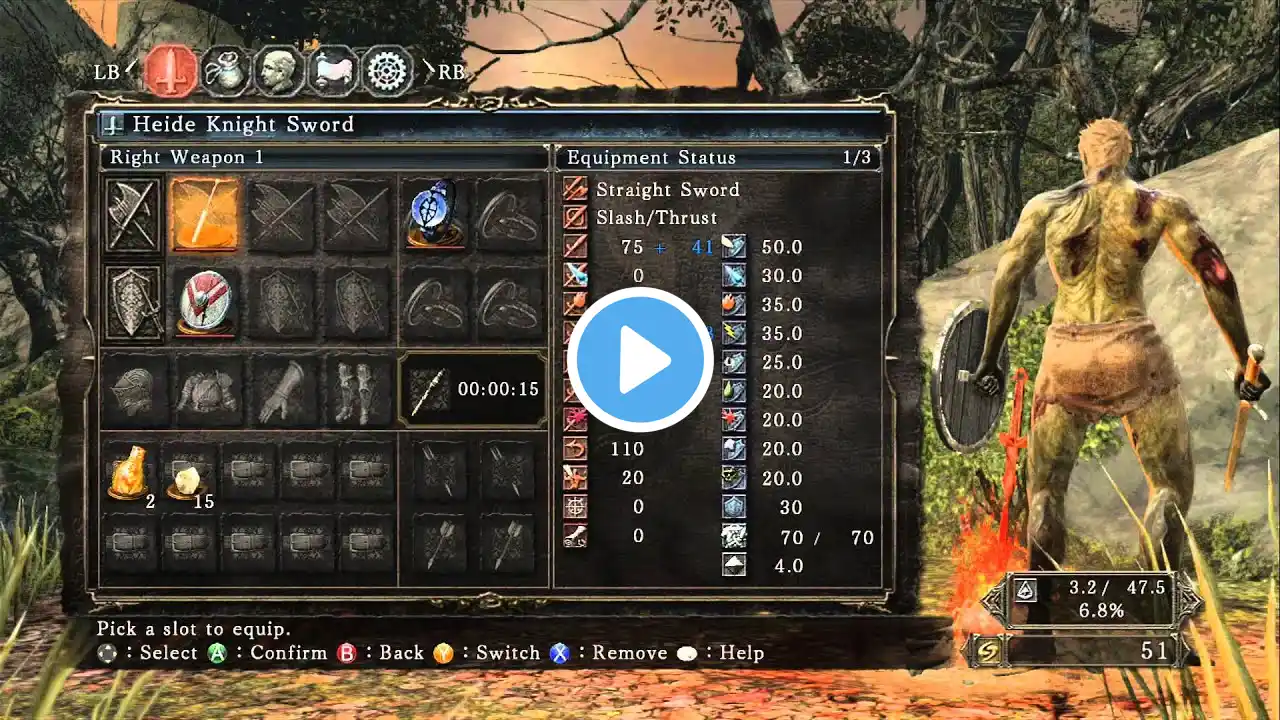
Task: Select the highlighted Heide Knight Sword slot
Action: pyautogui.click(x=205, y=214)
